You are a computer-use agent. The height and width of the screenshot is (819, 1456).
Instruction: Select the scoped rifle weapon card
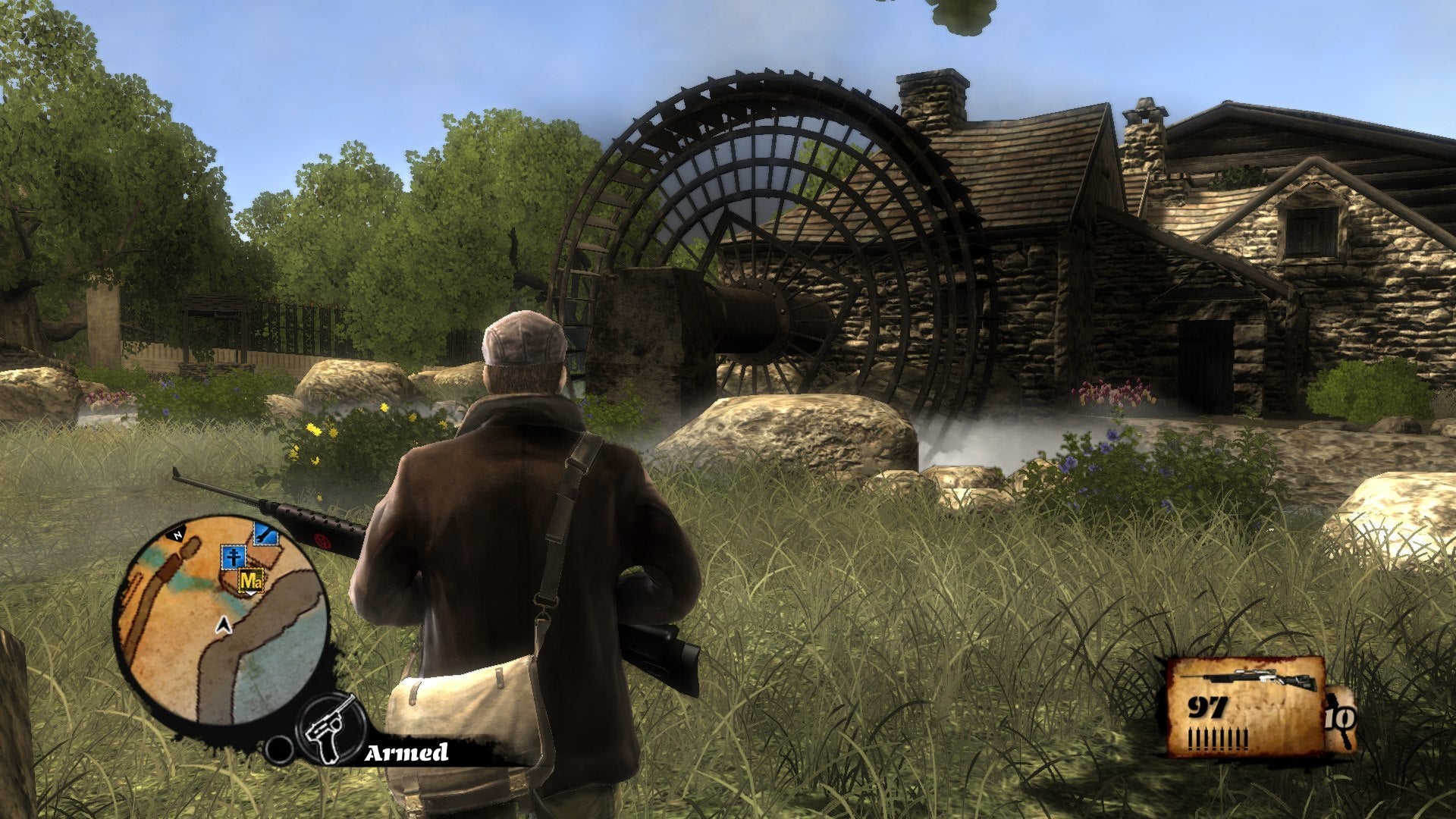point(1245,707)
